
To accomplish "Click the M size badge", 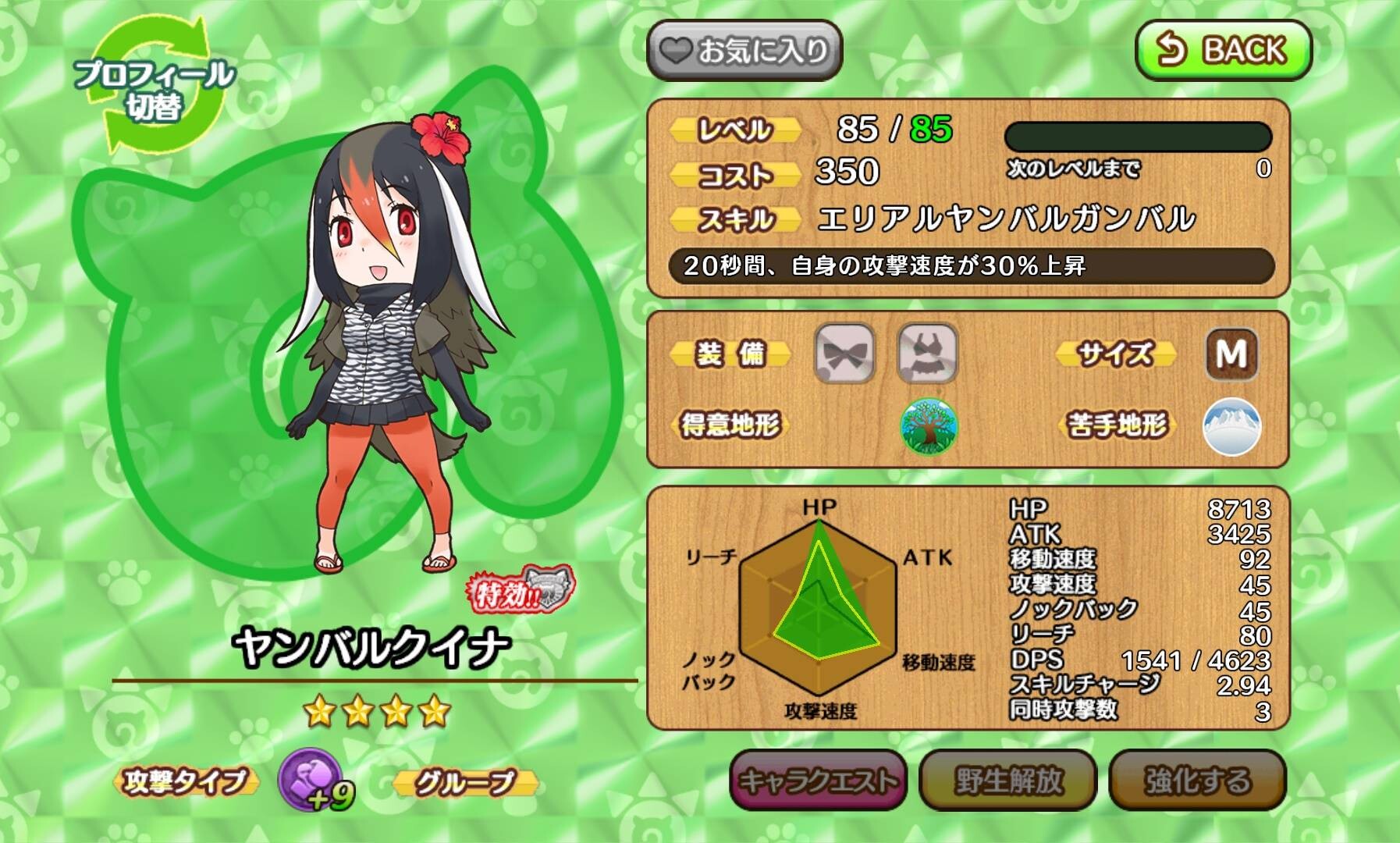I will 1231,354.
